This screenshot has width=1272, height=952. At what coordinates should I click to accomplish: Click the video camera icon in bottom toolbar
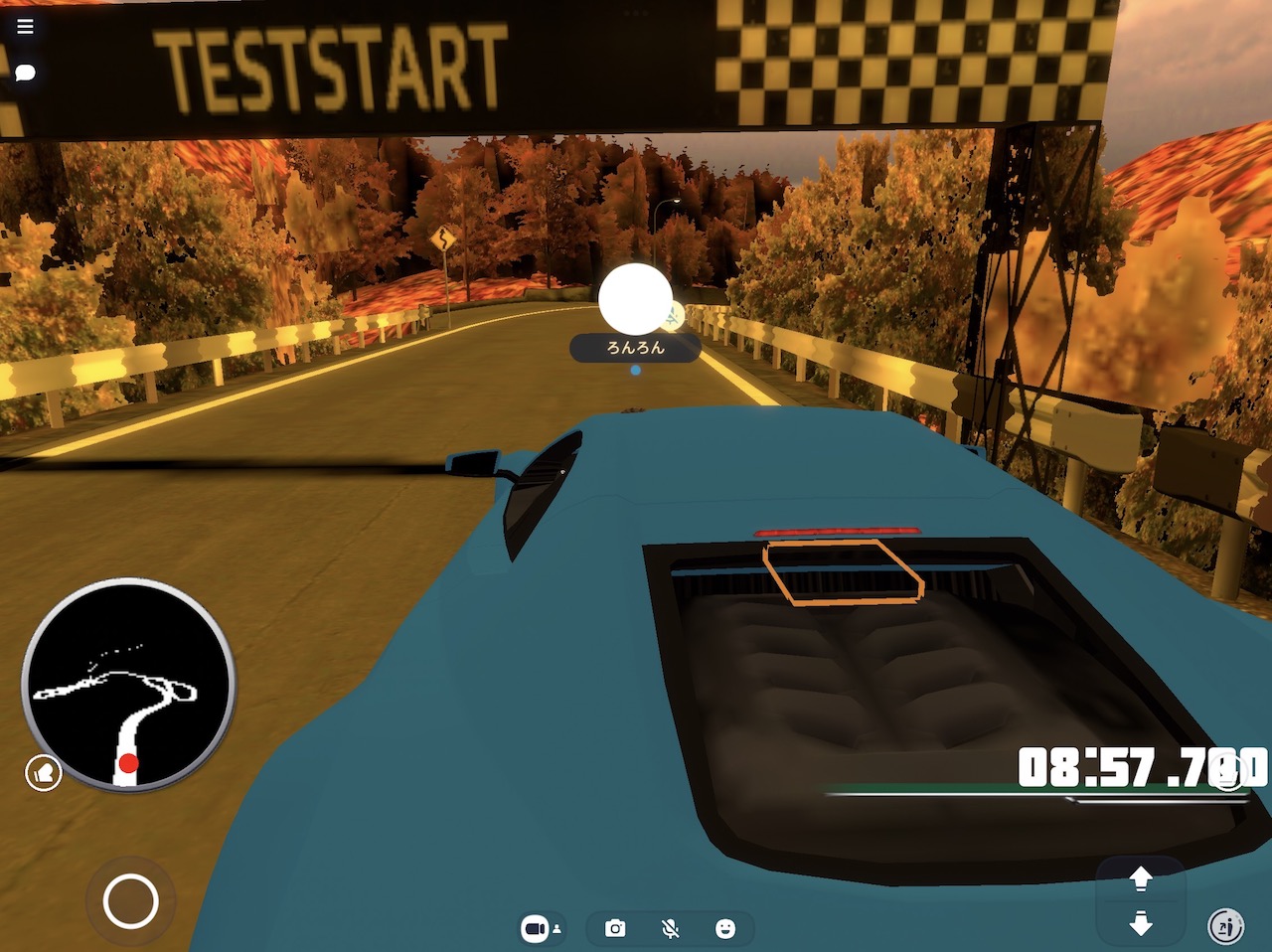click(x=534, y=927)
